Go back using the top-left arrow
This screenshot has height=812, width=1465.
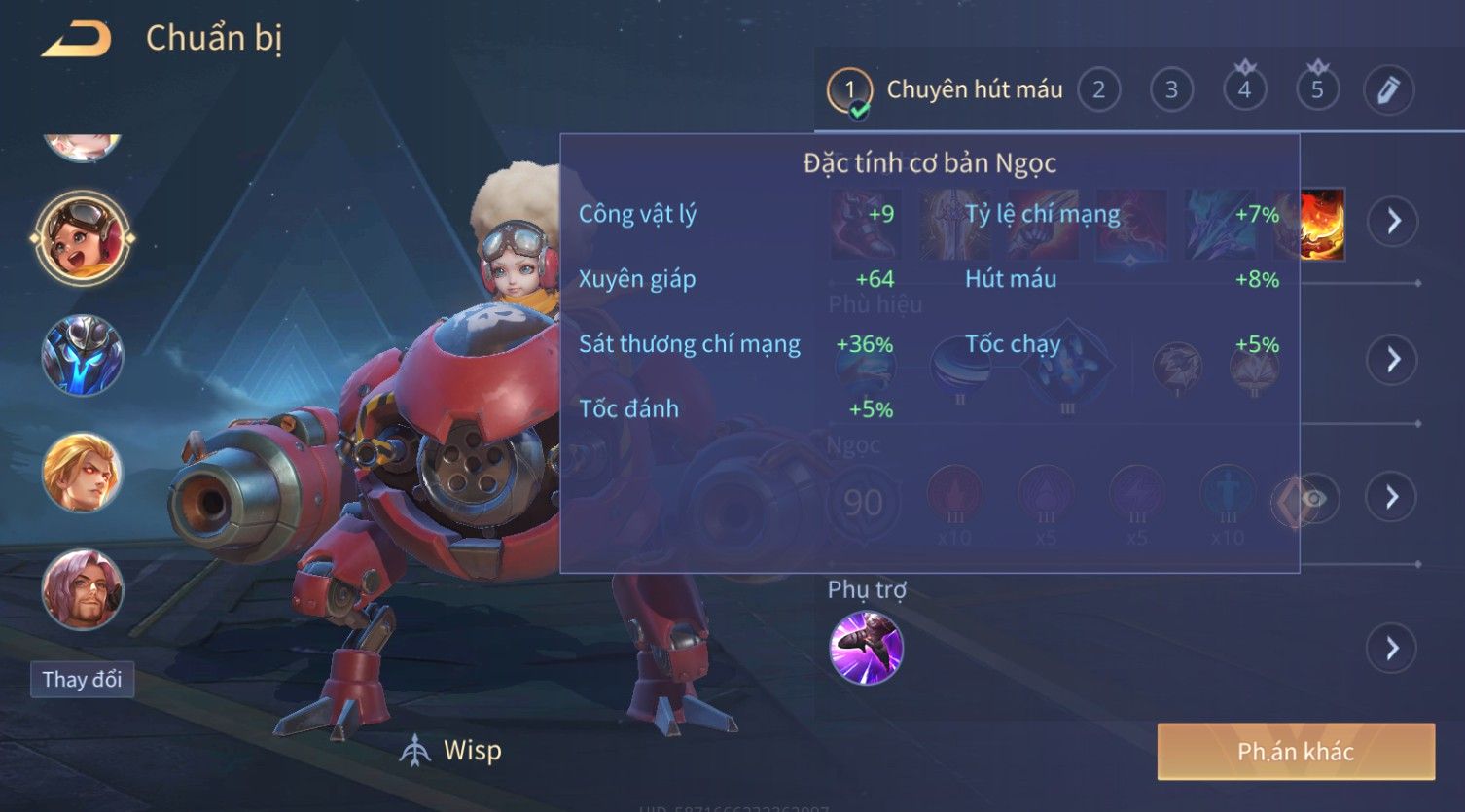pyautogui.click(x=76, y=40)
